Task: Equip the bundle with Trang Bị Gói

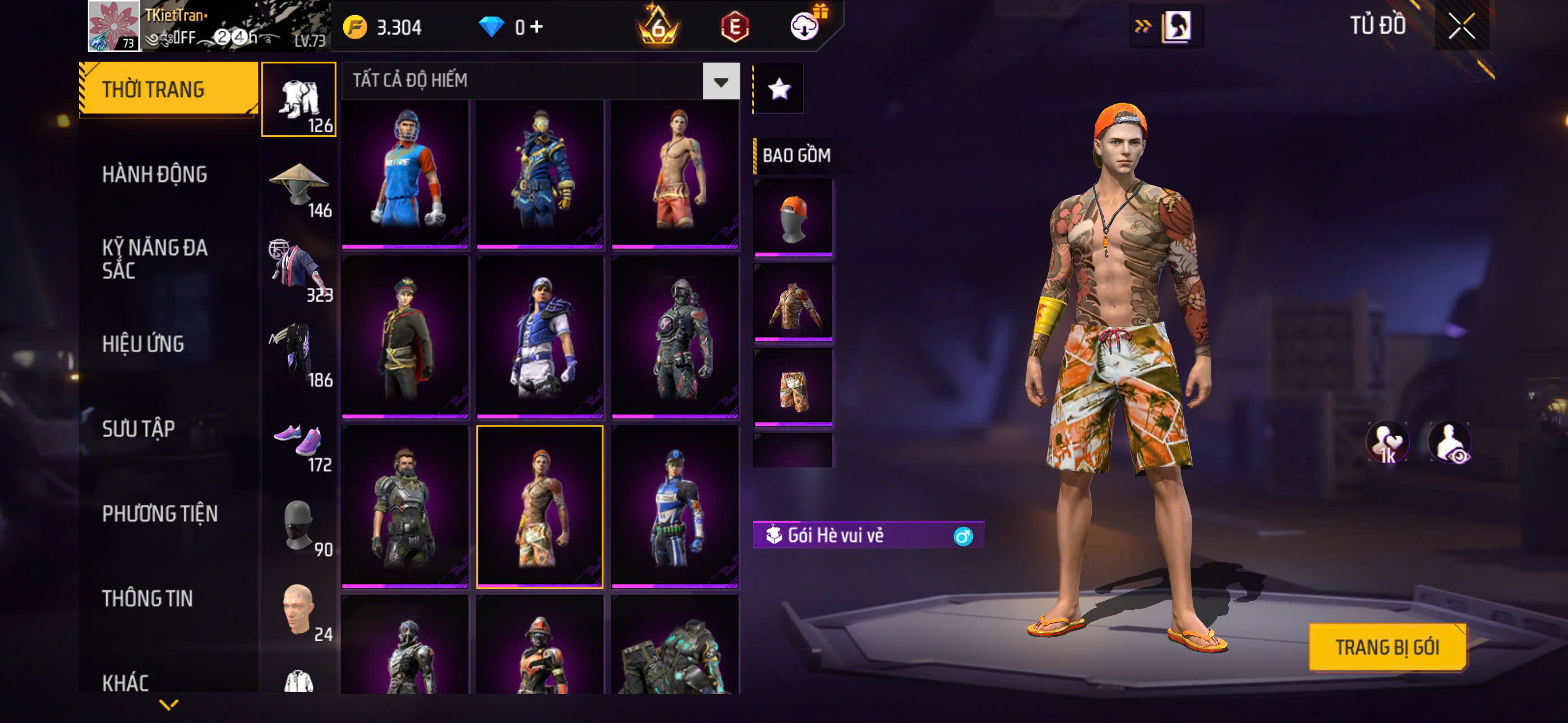Action: [x=1387, y=647]
